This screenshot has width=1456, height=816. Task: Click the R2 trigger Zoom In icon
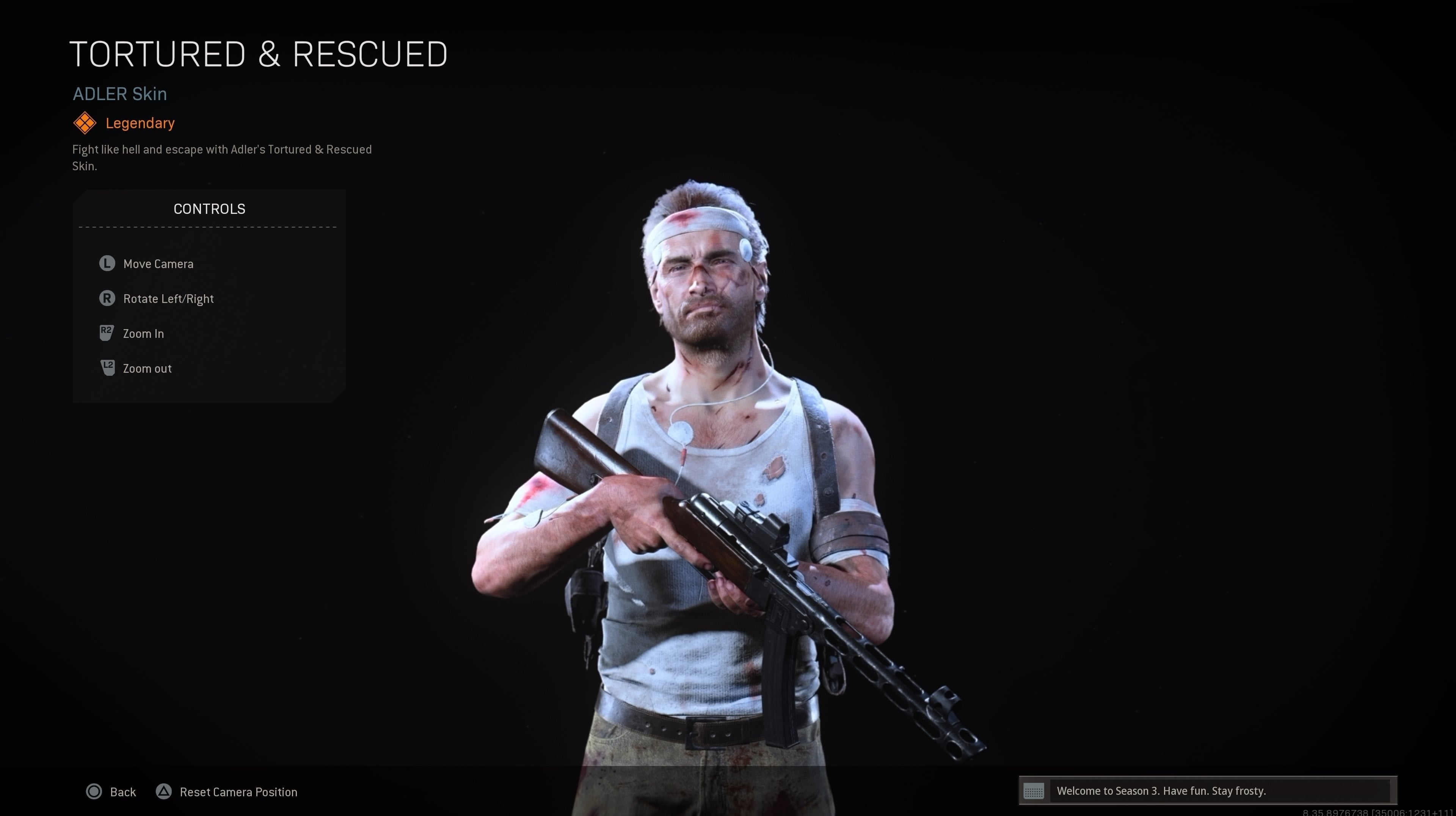pos(107,333)
